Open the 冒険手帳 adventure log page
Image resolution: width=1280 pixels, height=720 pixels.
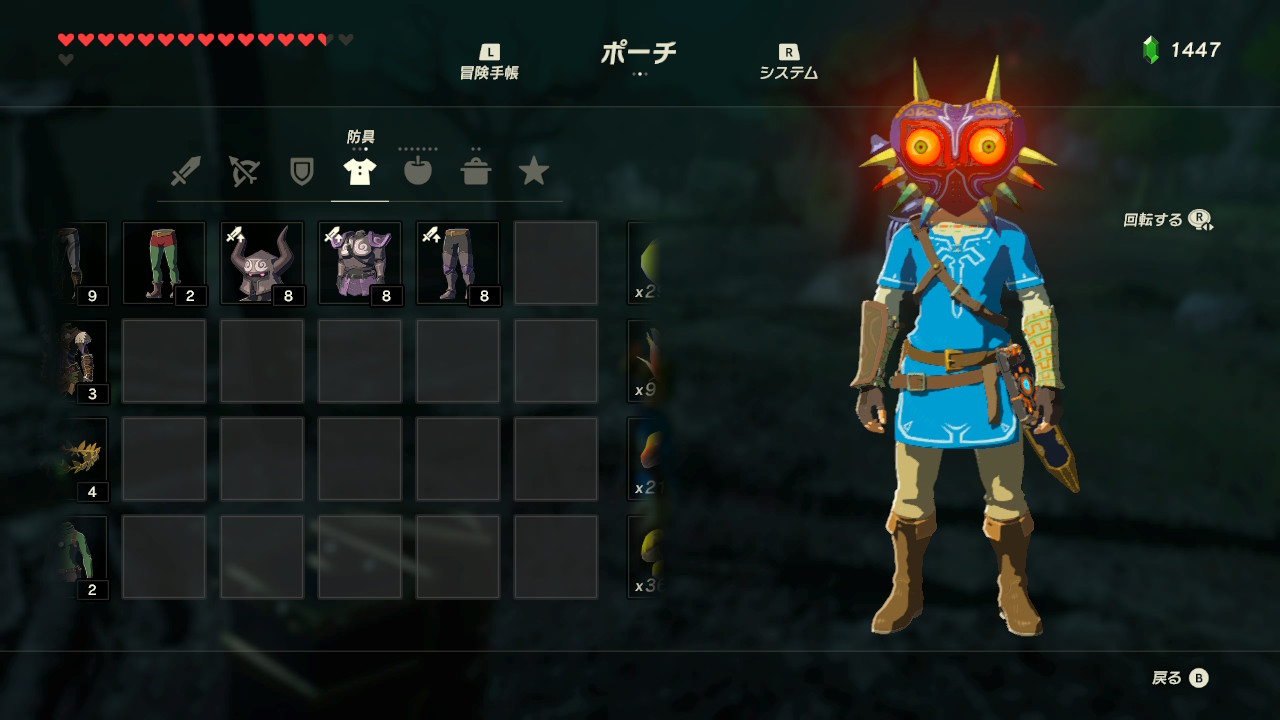(x=489, y=62)
